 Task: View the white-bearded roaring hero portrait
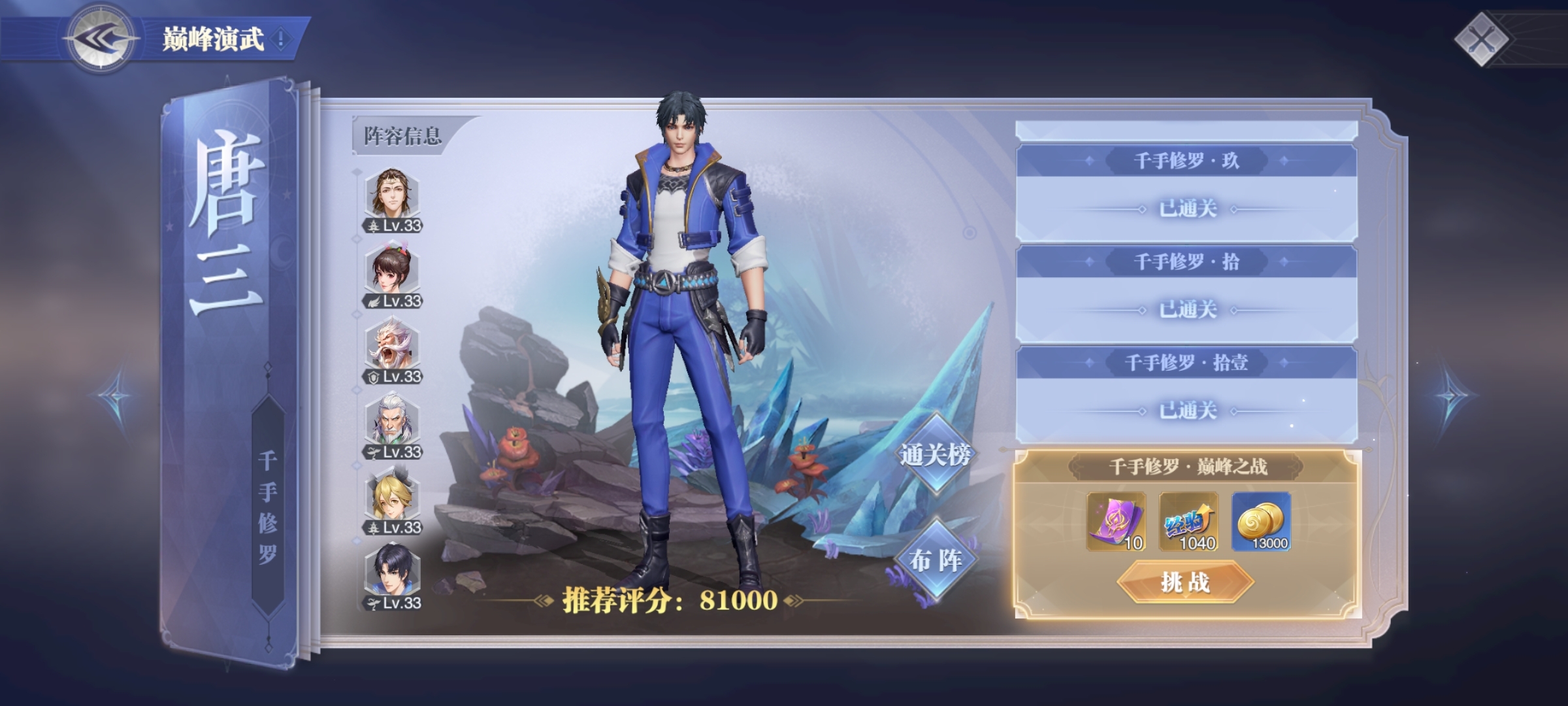pos(392,348)
